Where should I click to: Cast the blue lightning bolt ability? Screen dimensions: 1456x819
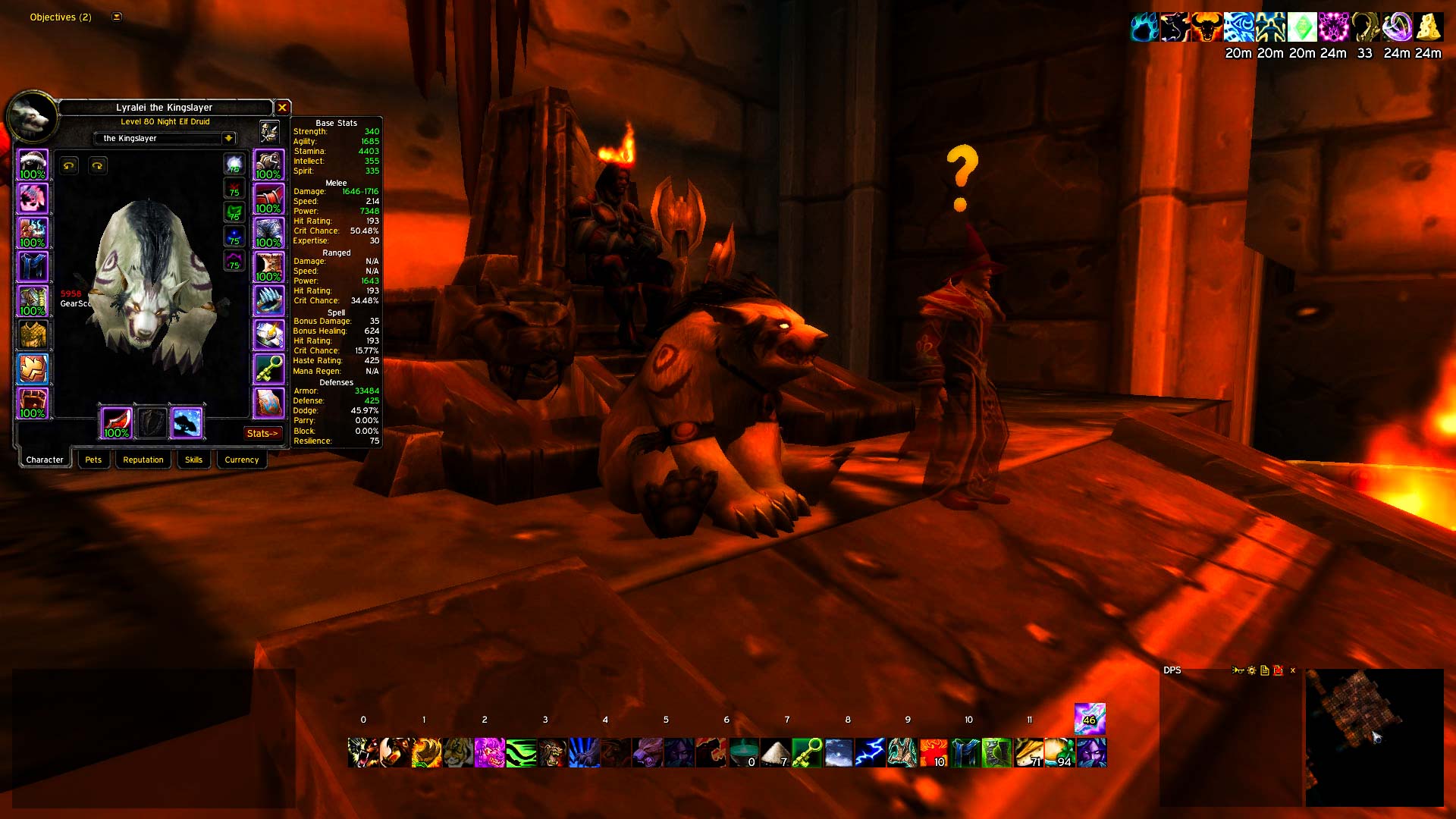coord(870,752)
